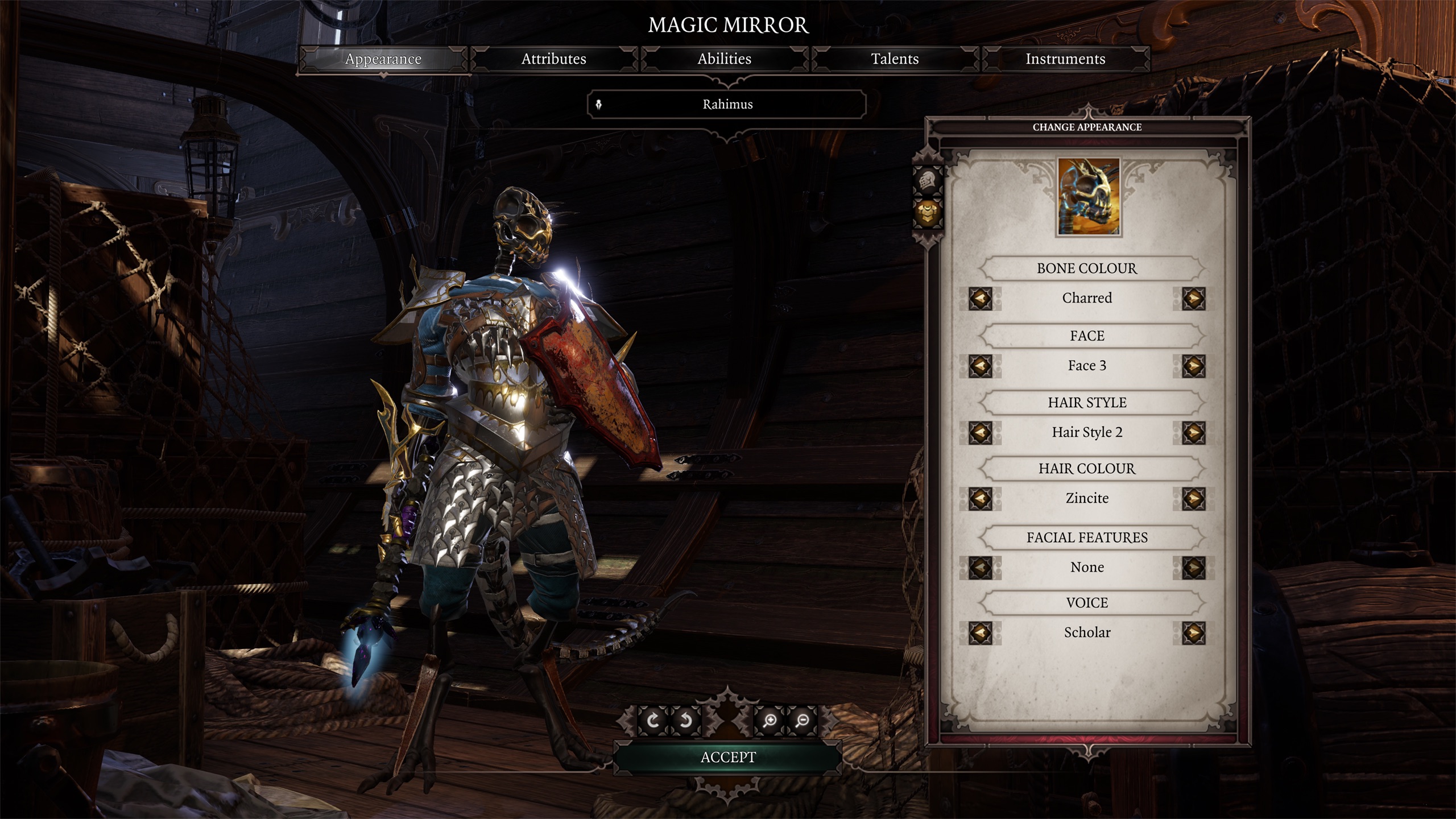Go to the Instruments tab
Viewport: 1456px width, 819px height.
(1065, 59)
